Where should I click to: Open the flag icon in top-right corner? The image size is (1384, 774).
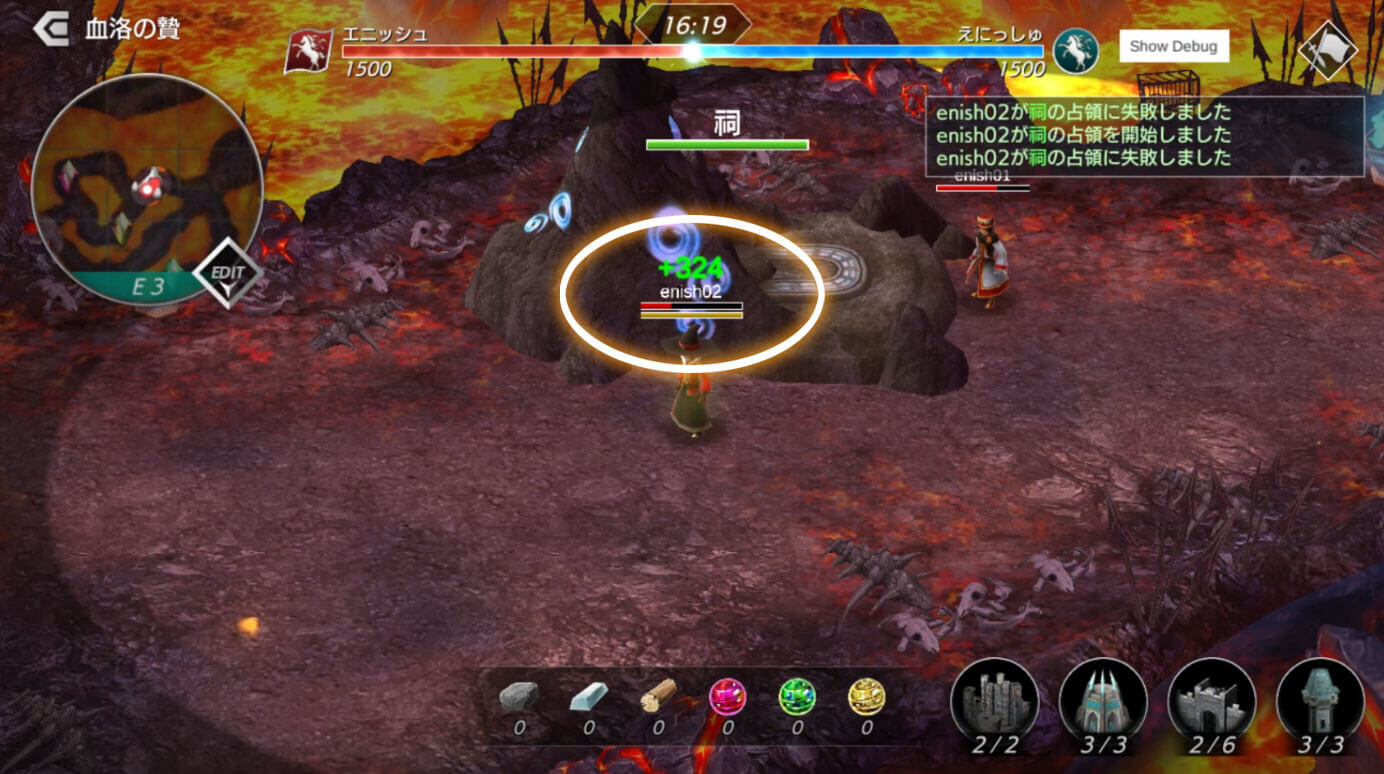point(1326,49)
